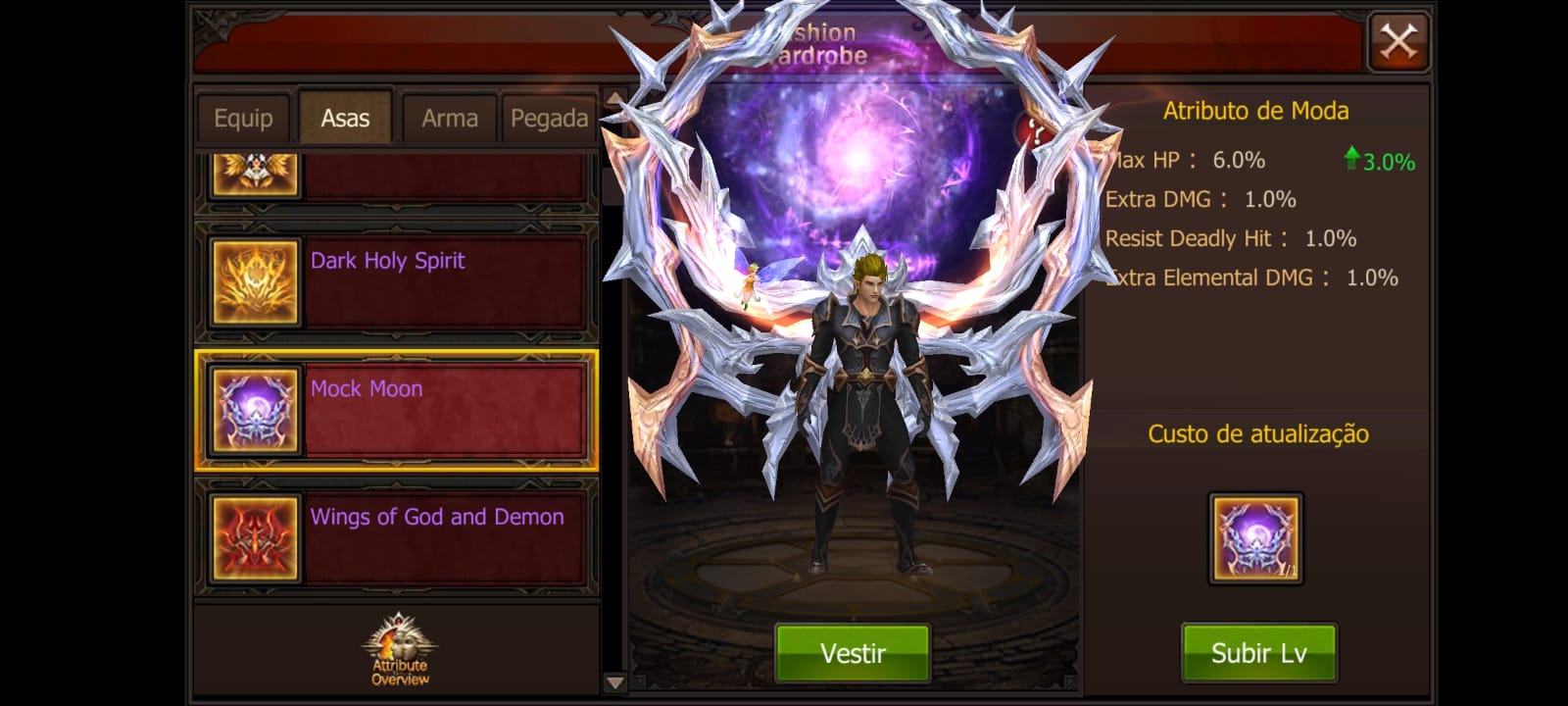The image size is (1568, 706).
Task: Switch to the Arma tab
Action: pos(449,119)
